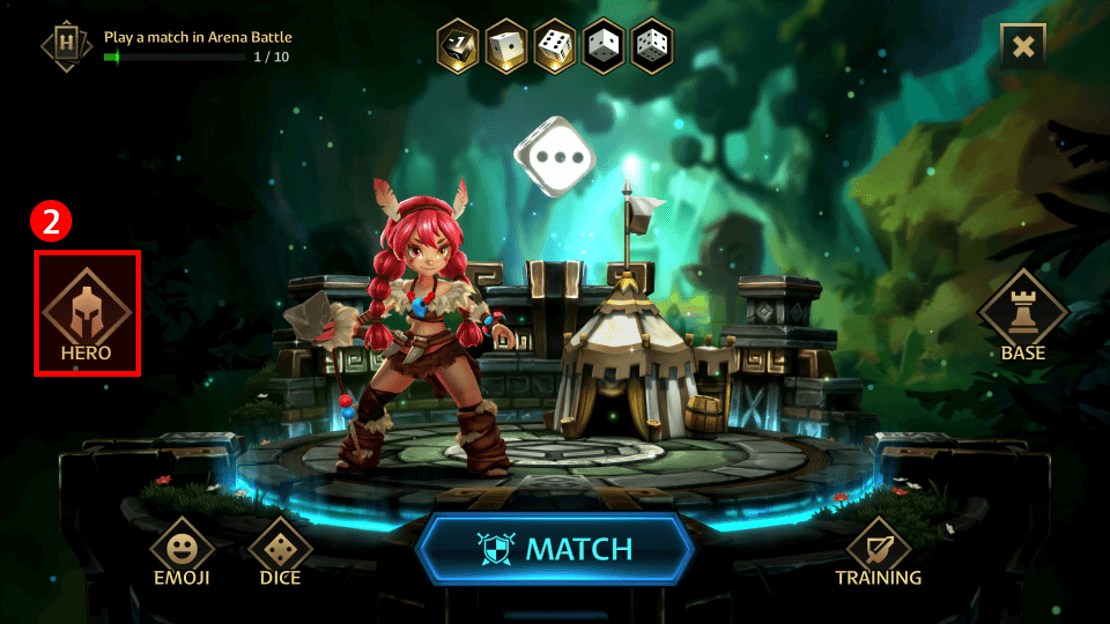This screenshot has height=624, width=1110.
Task: Open the EMOJI selection
Action: tap(182, 551)
